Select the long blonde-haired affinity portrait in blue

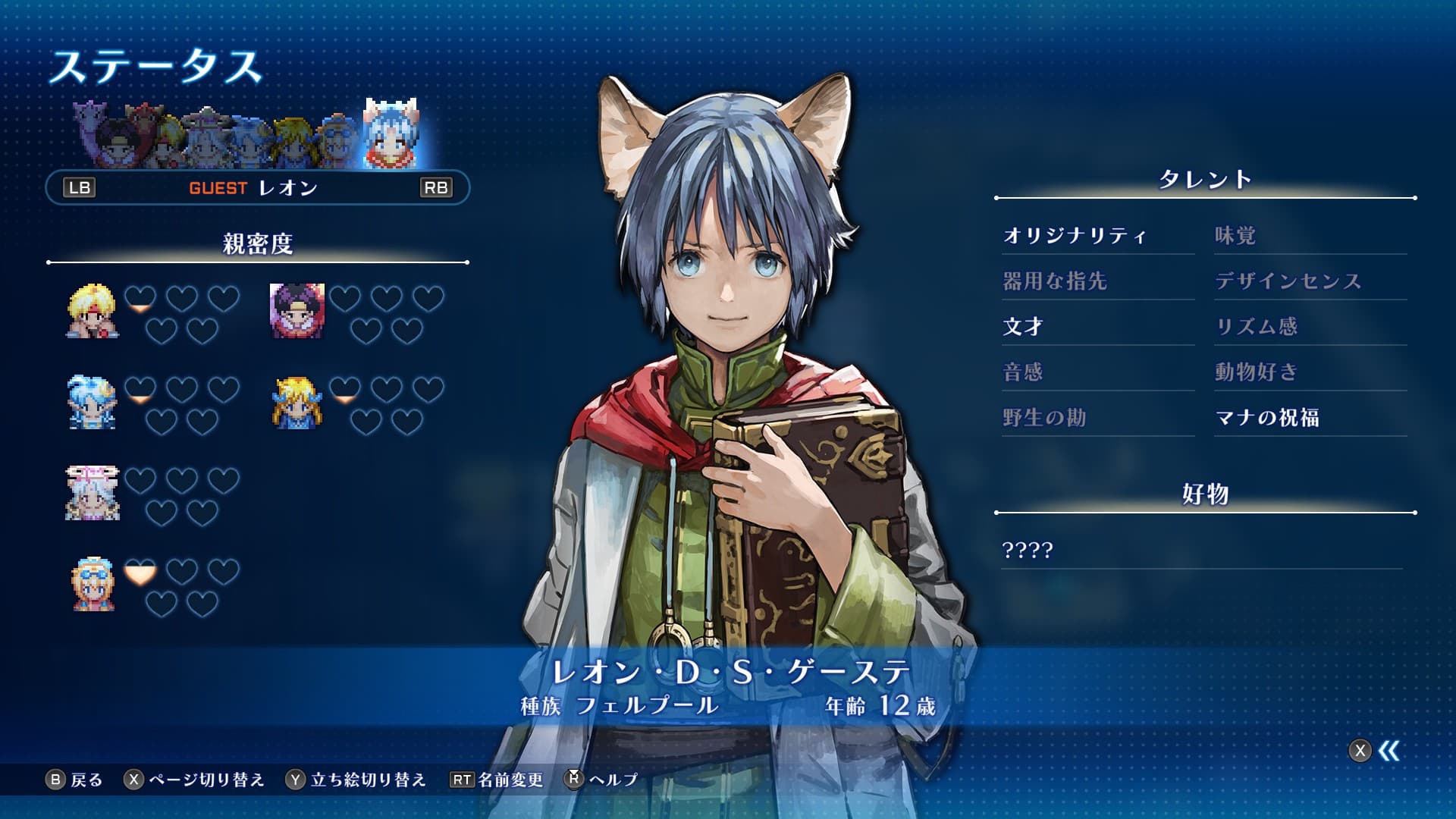click(x=297, y=403)
